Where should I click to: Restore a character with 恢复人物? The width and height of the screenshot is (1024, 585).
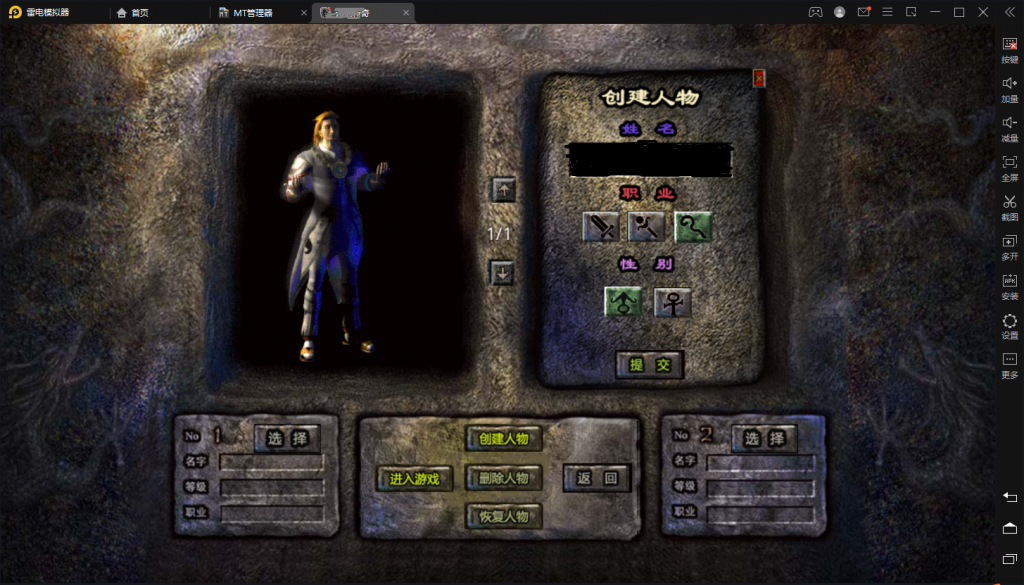coord(503,517)
